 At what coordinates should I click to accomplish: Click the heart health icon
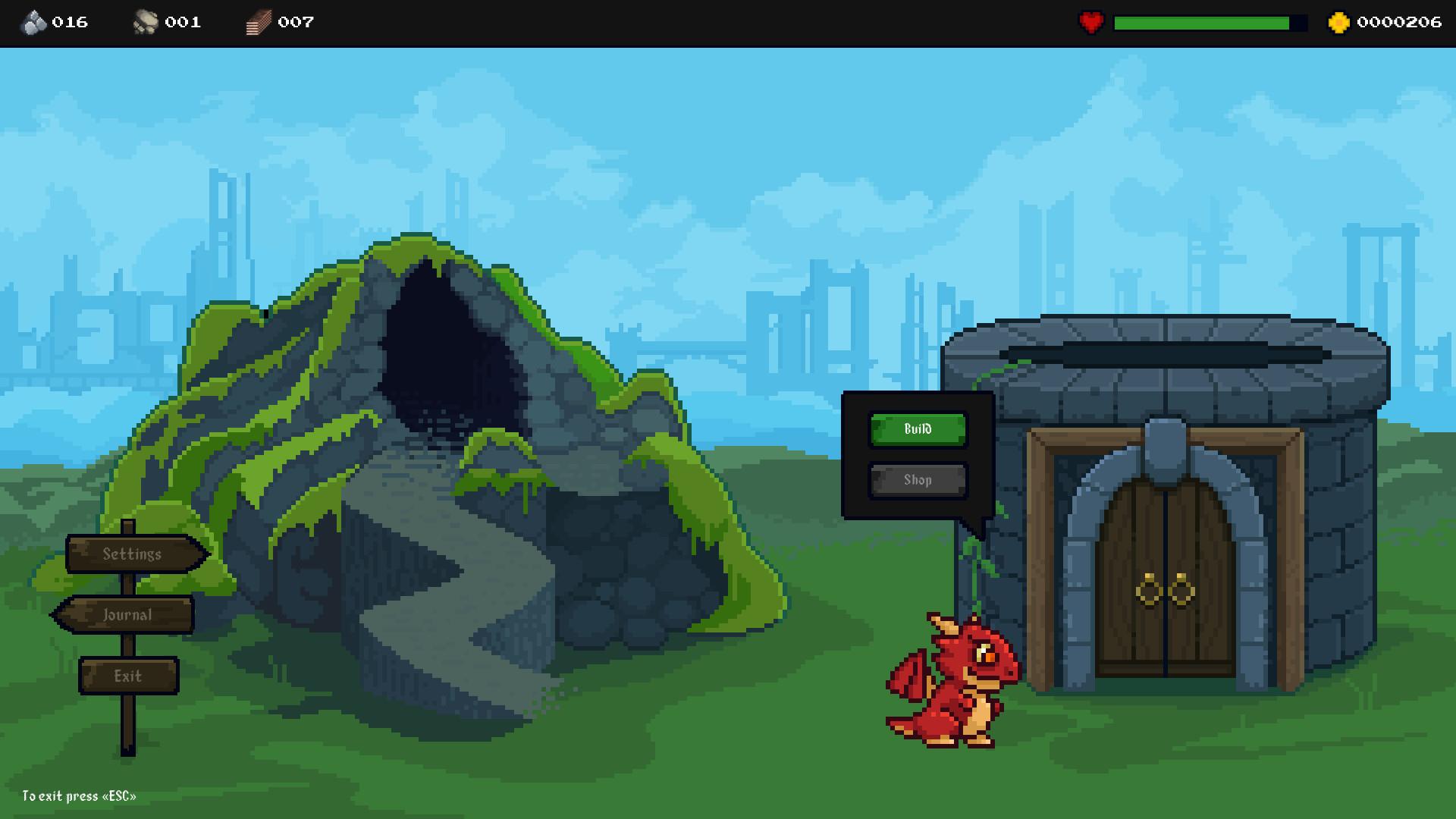[1090, 22]
